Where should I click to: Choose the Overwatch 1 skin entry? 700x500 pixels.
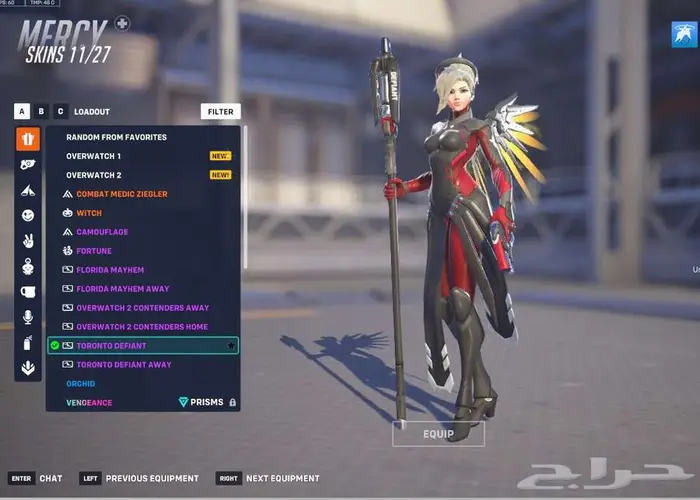pos(94,156)
